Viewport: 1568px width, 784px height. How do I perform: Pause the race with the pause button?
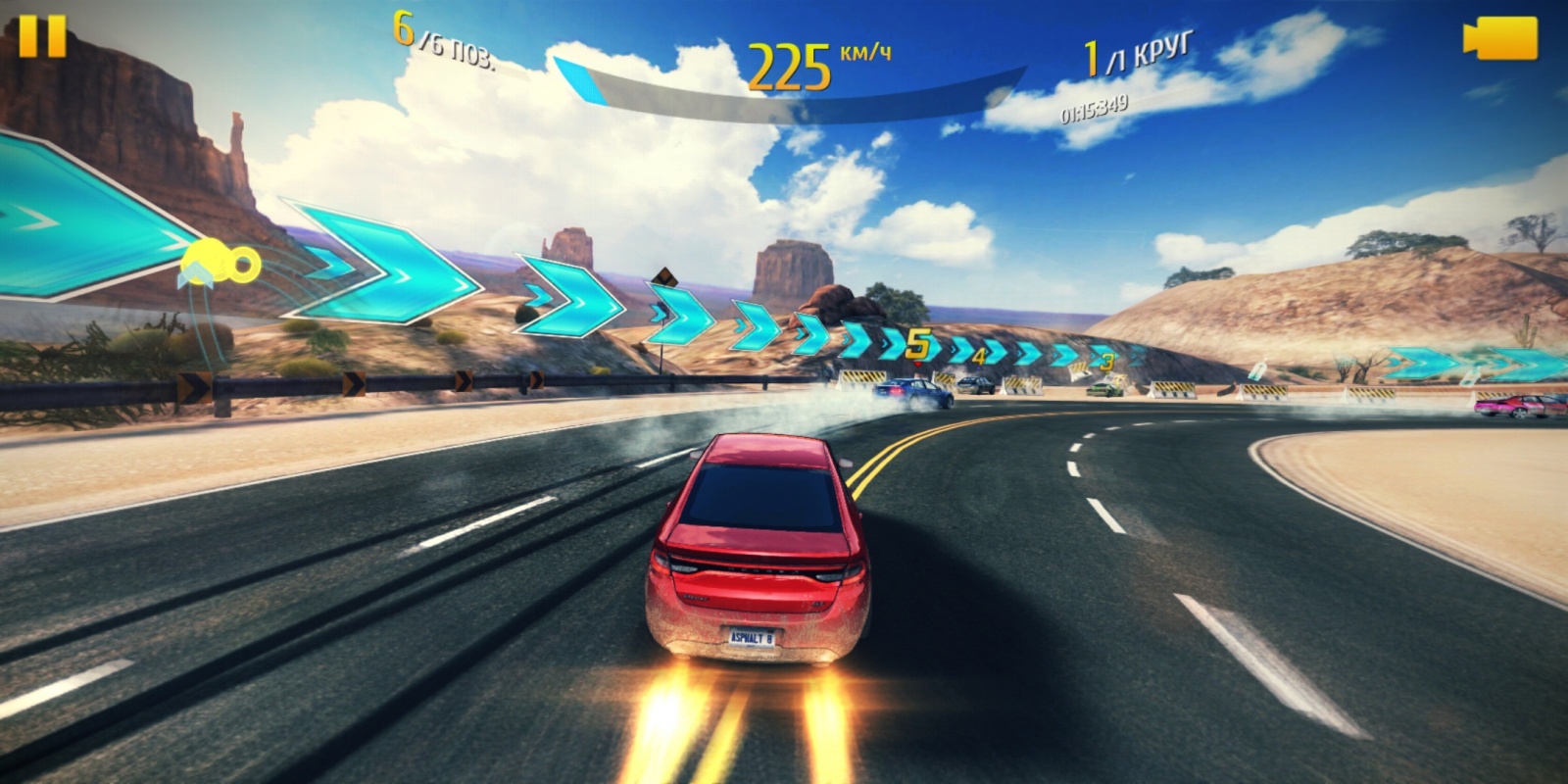(42, 36)
